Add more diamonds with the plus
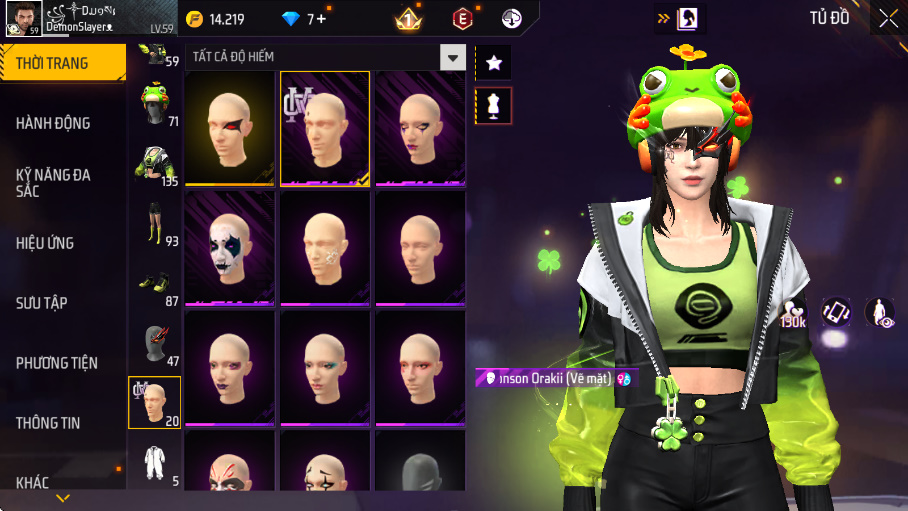 coord(321,19)
